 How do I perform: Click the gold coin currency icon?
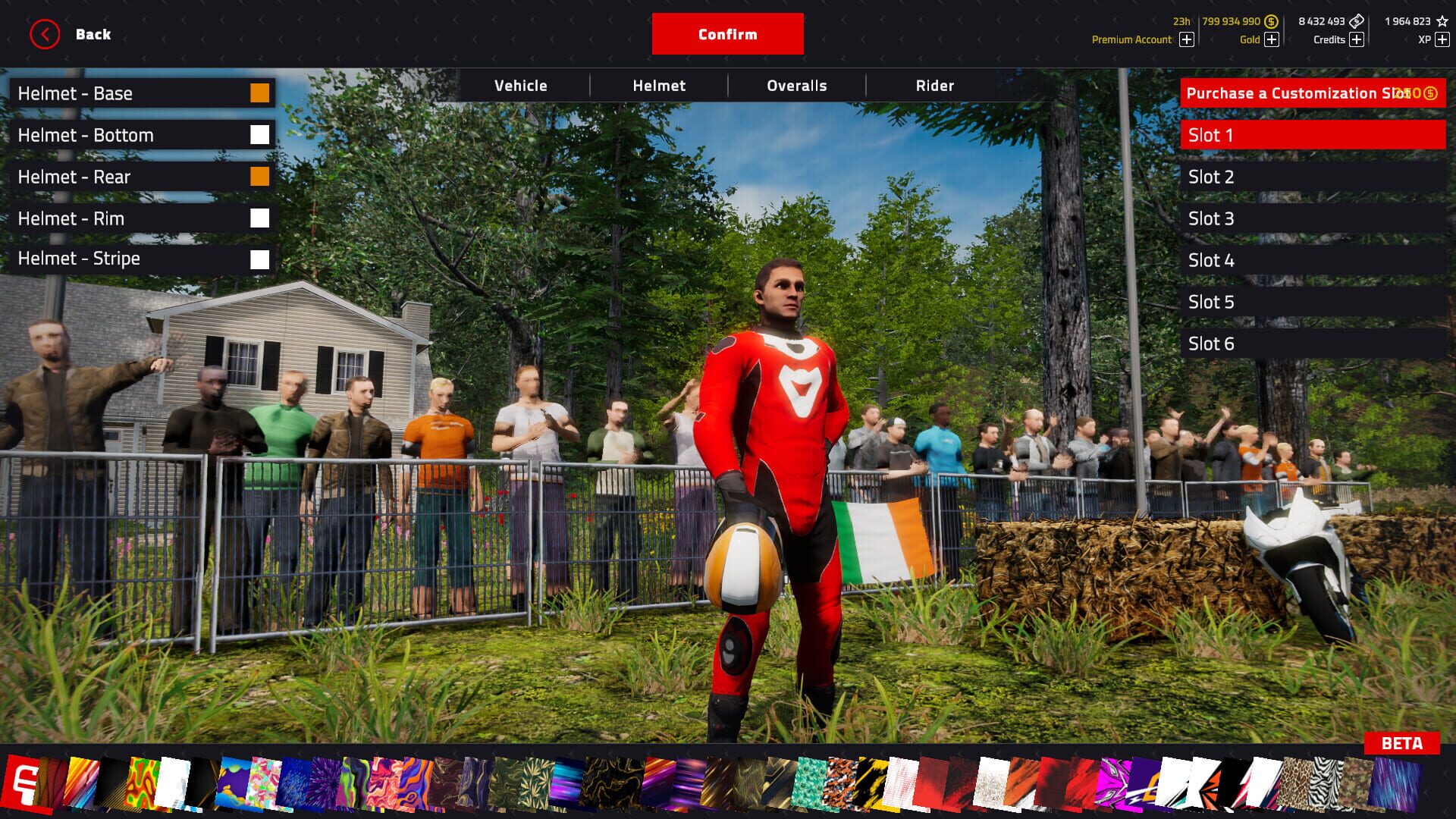[x=1272, y=21]
